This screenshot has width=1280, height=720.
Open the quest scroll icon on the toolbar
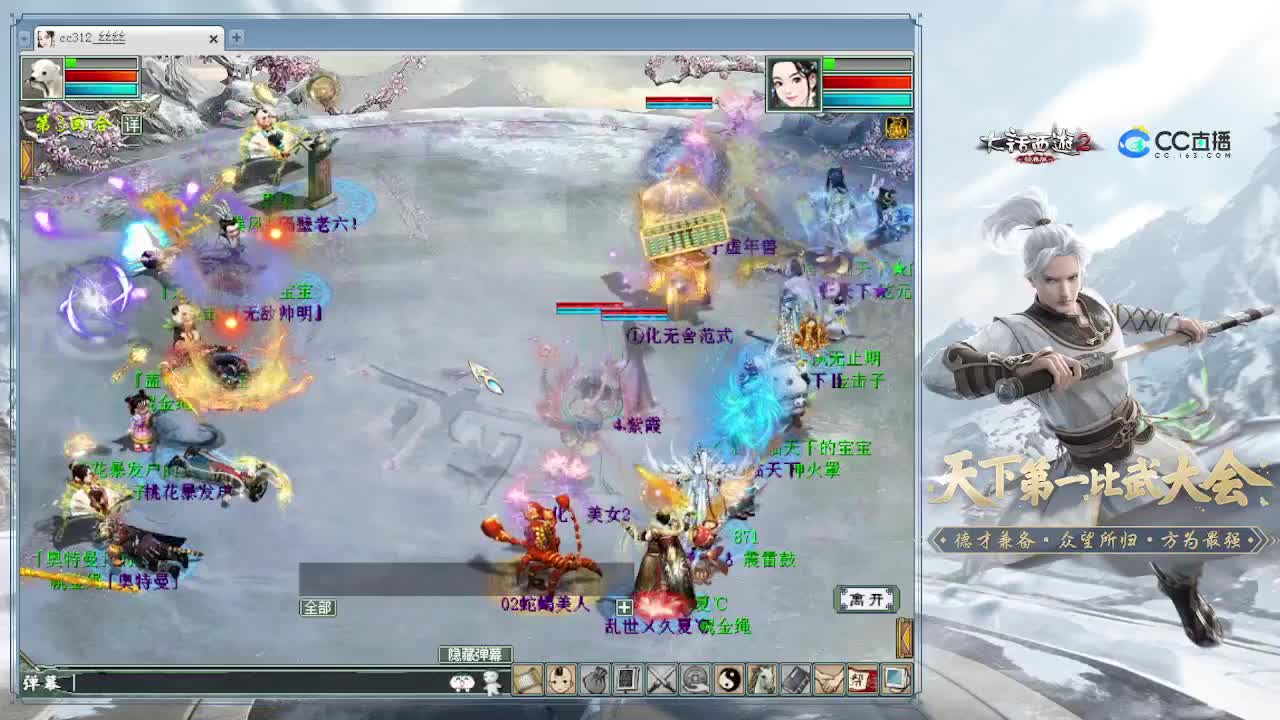(526, 681)
